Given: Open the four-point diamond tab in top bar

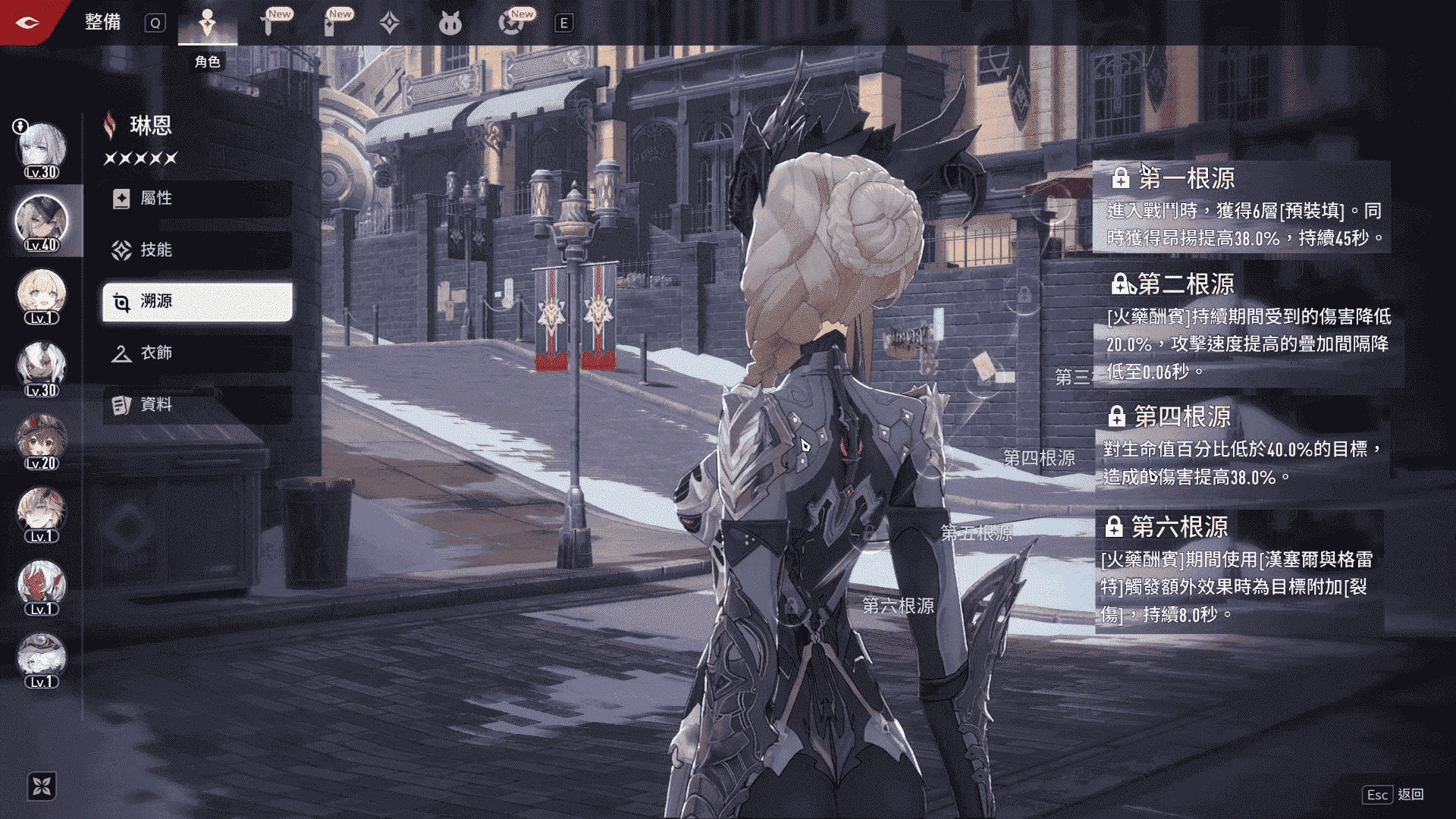Looking at the screenshot, I should [389, 24].
